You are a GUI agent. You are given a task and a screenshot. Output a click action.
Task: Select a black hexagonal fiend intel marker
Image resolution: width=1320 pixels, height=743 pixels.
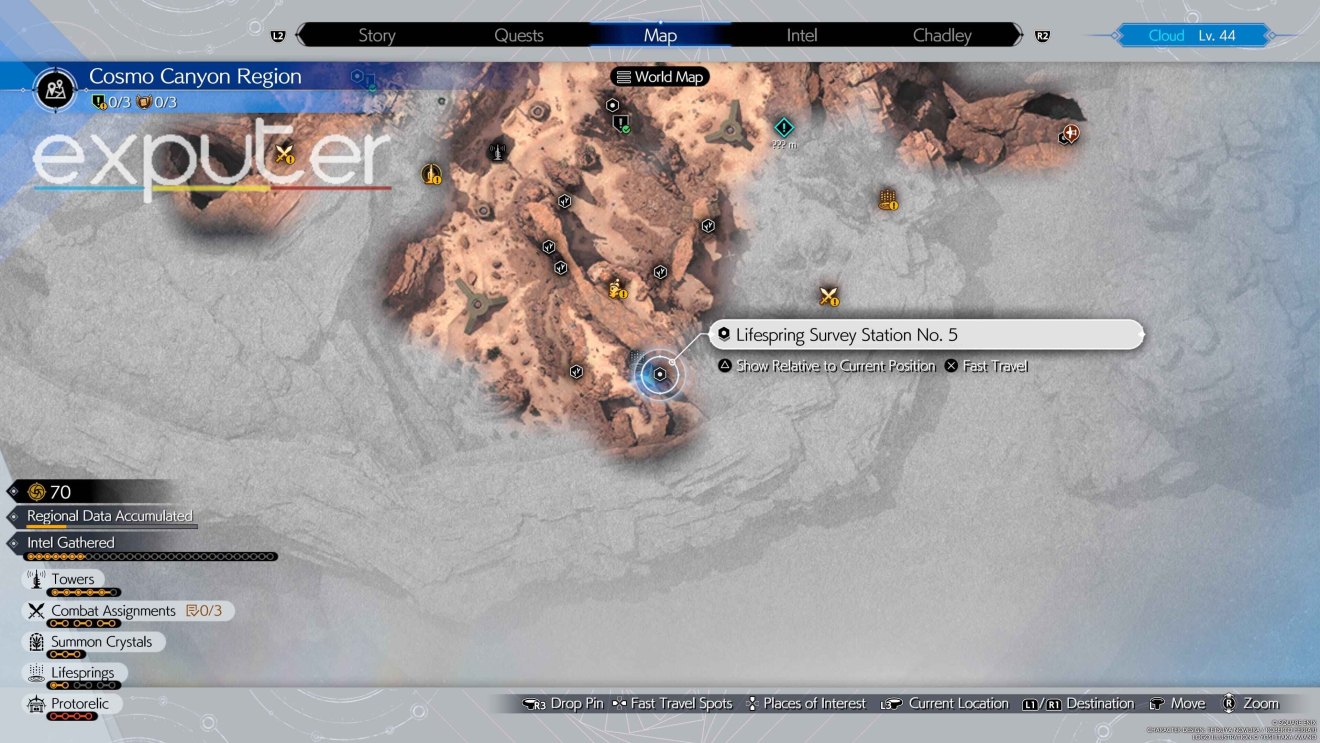click(x=564, y=201)
